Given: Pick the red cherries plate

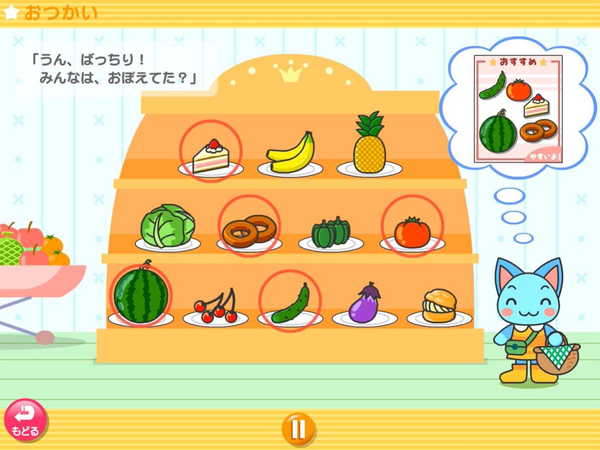Looking at the screenshot, I should tap(217, 305).
